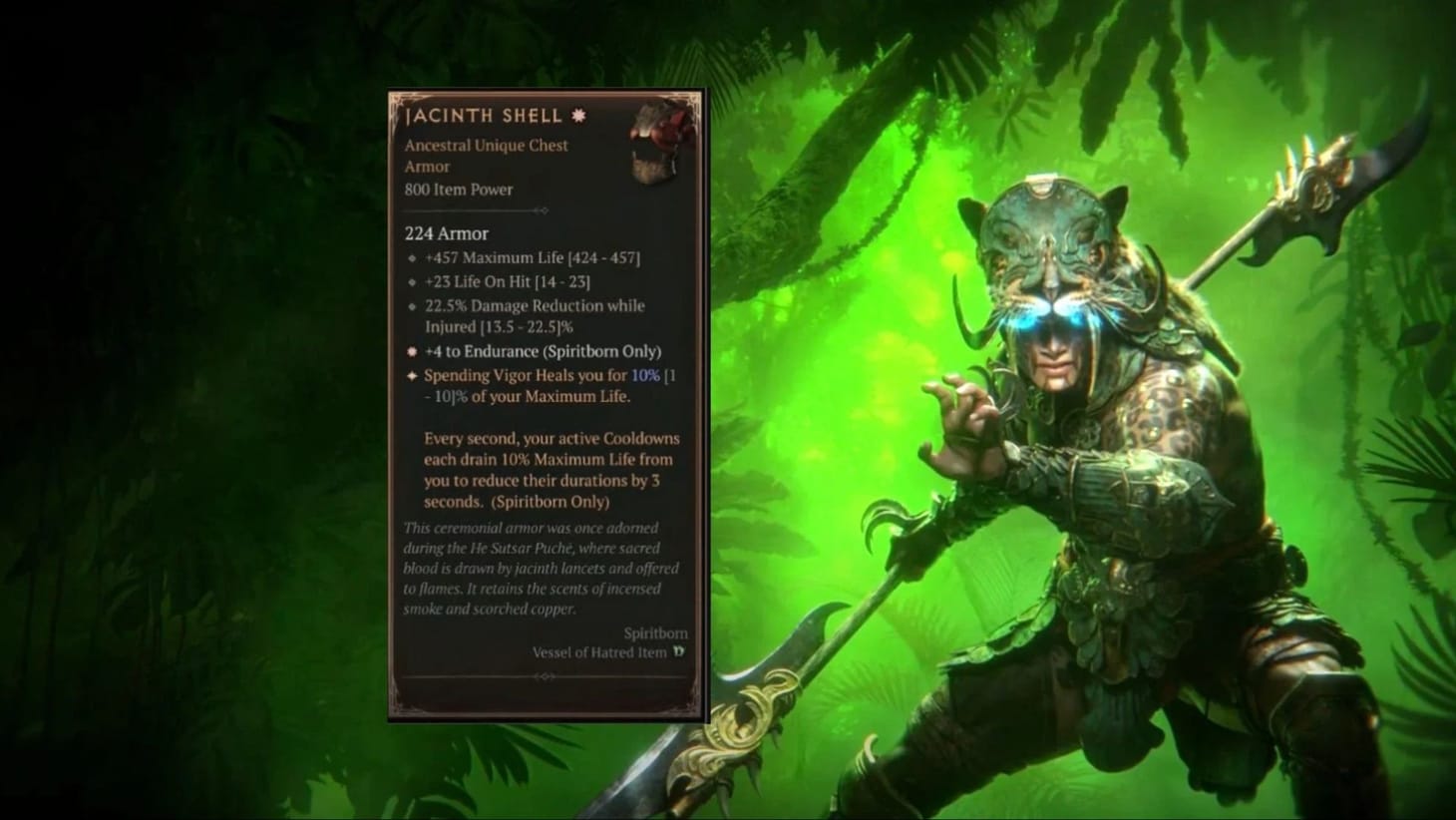Select the +4 to Endurance affix text
The image size is (1456, 820).
click(x=543, y=352)
